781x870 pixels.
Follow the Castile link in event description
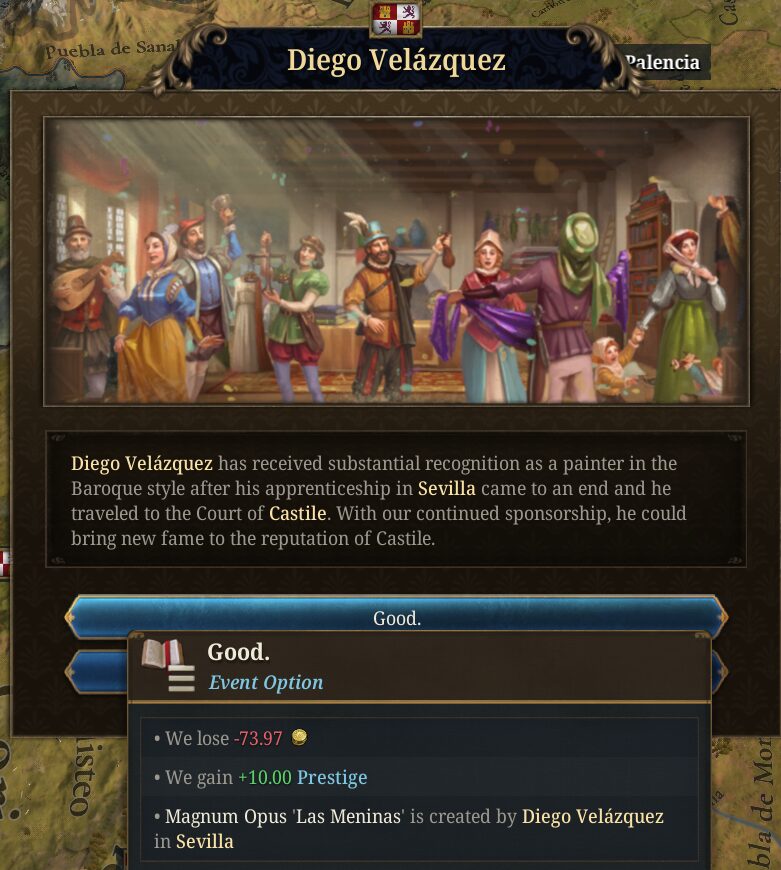[297, 514]
